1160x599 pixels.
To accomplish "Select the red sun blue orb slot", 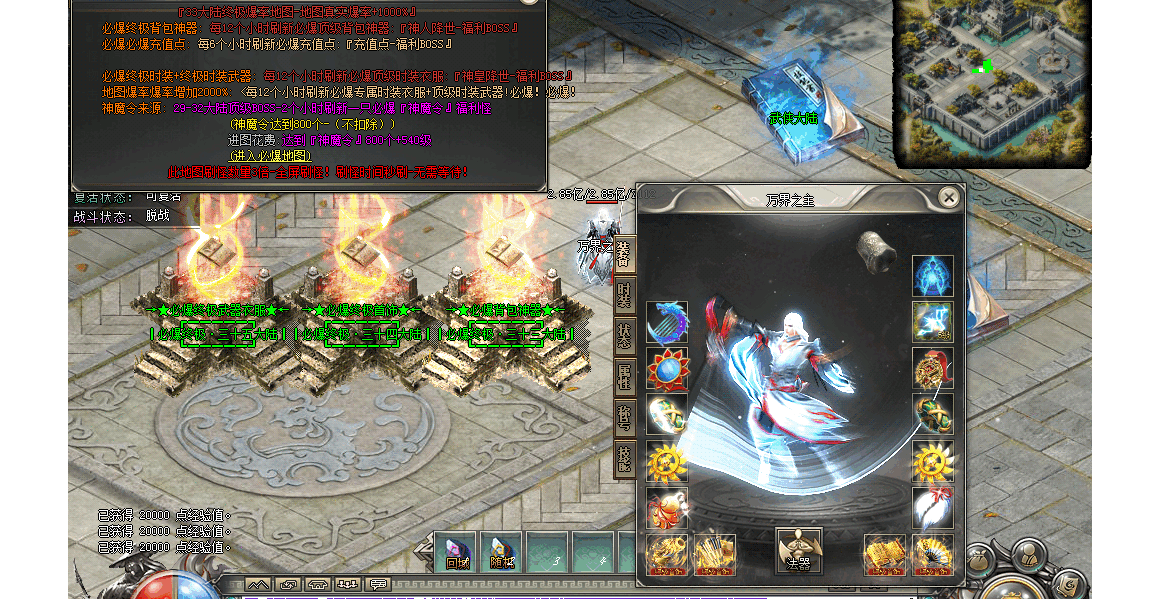I will click(667, 368).
